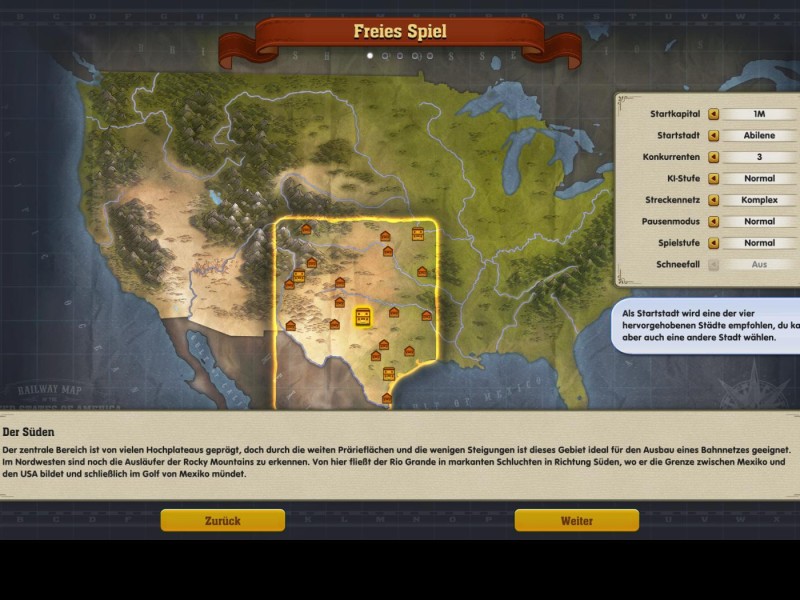Image resolution: width=800 pixels, height=600 pixels.
Task: Continue with the Weiter button
Action: coord(576,520)
